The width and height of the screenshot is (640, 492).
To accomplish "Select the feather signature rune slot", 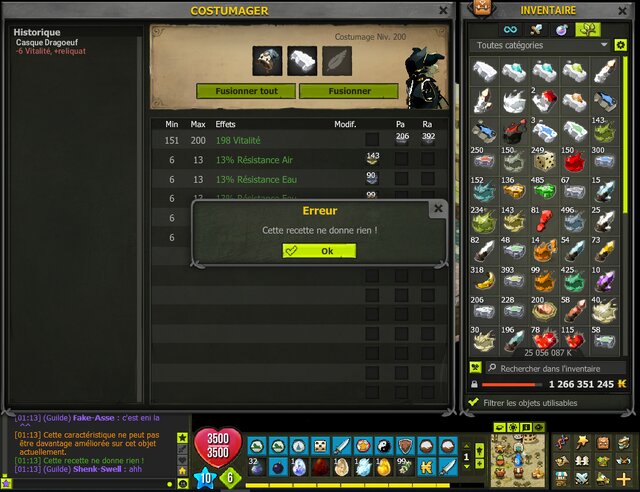I will click(x=337, y=60).
